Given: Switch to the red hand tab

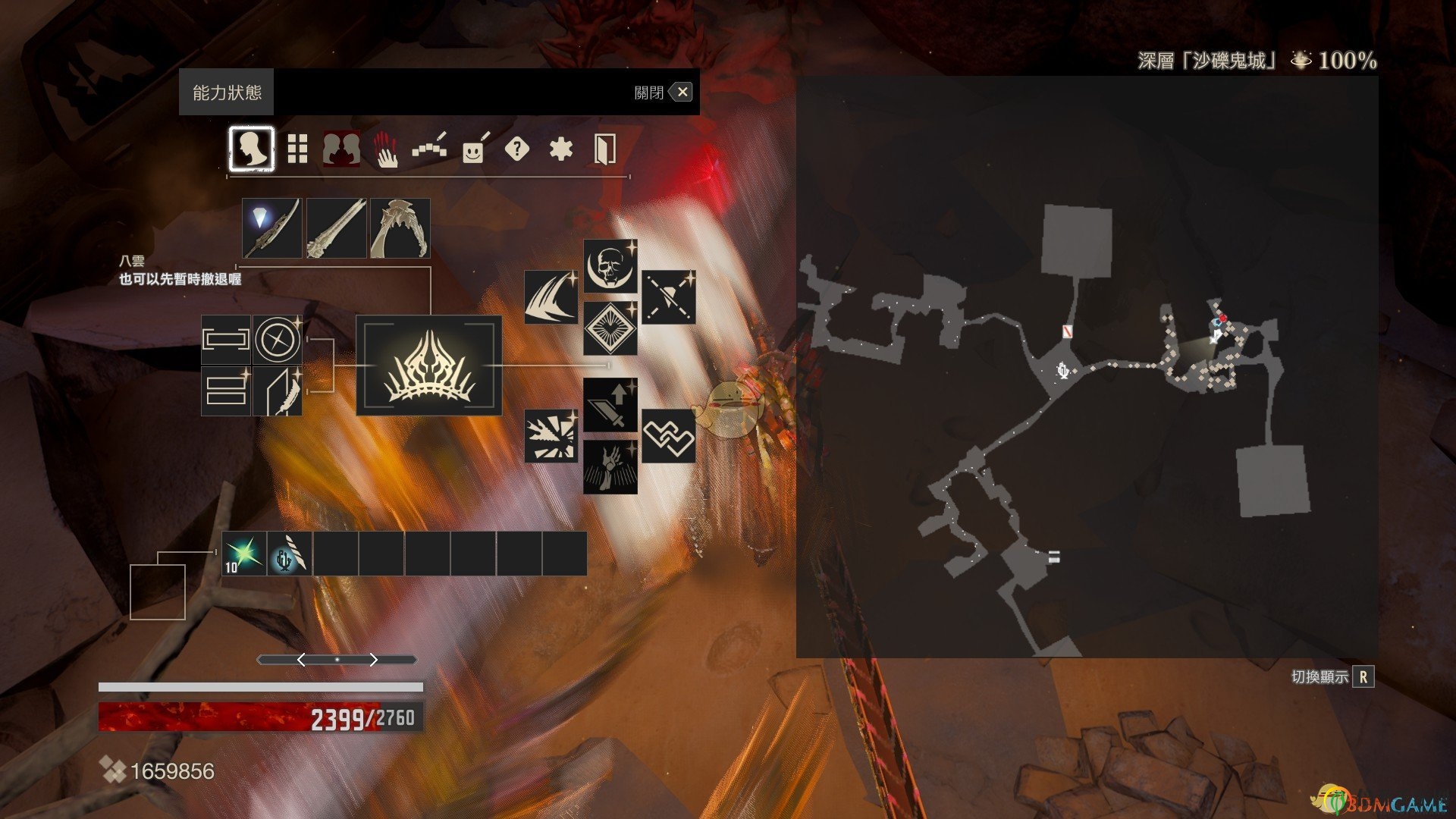Looking at the screenshot, I should click(x=386, y=149).
